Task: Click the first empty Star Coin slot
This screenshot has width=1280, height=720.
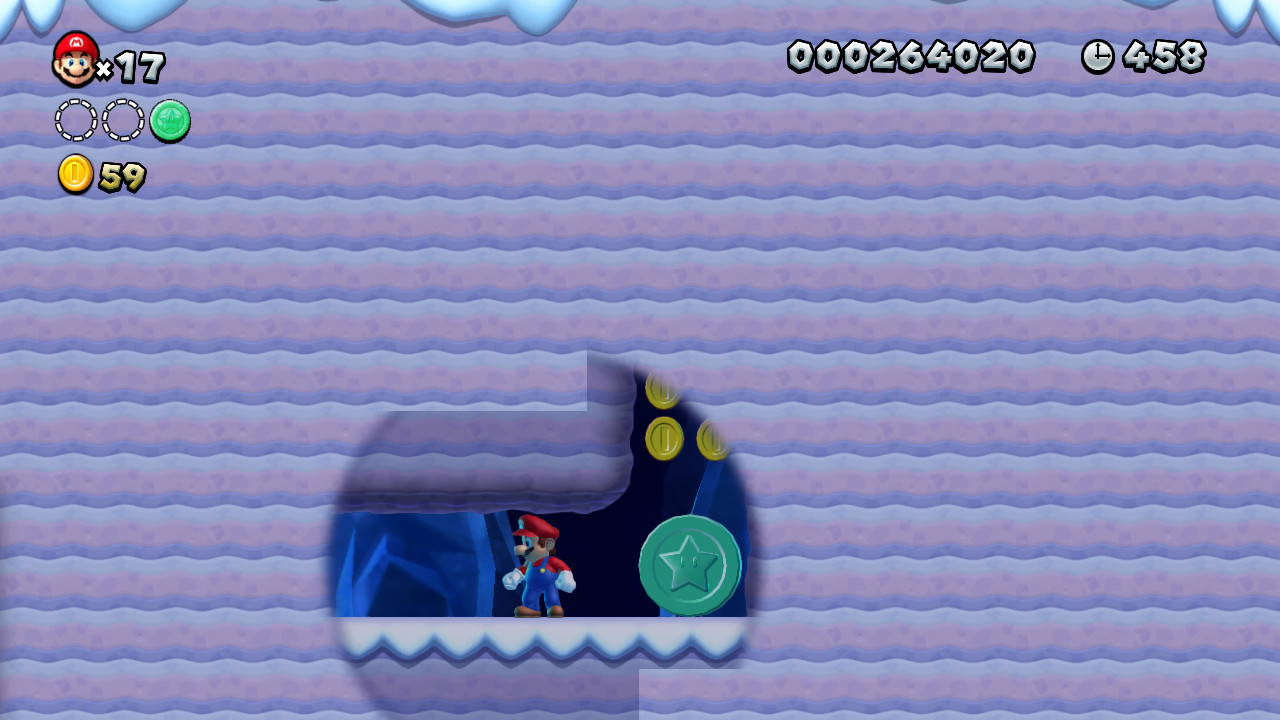Action: [x=75, y=120]
